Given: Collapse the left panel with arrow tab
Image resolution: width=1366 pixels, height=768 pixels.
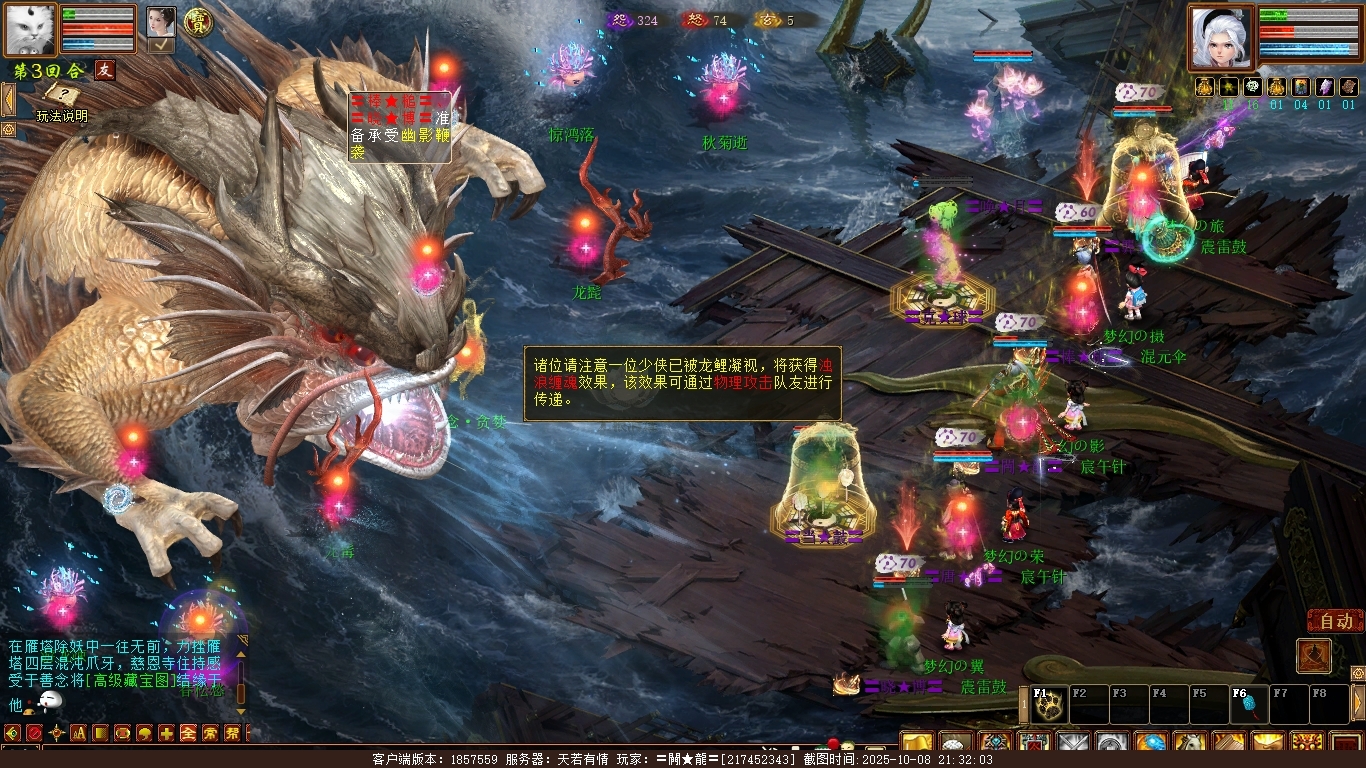Looking at the screenshot, I should point(7,99).
